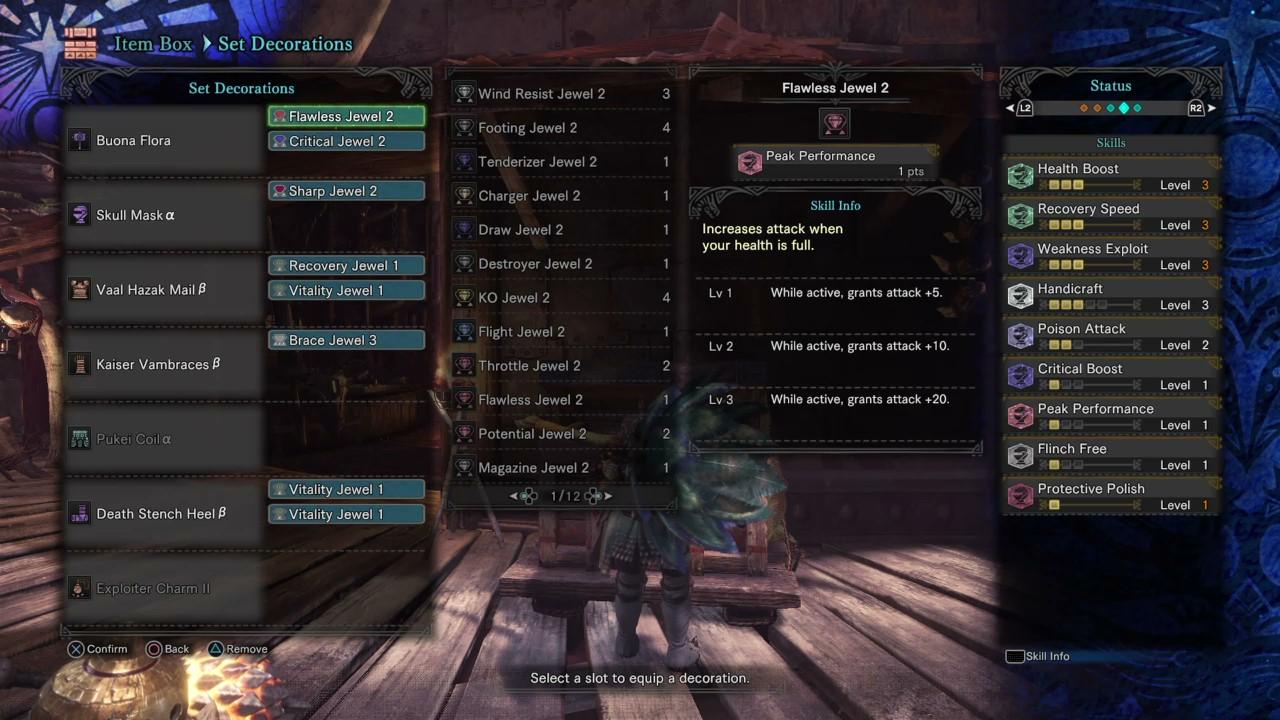The image size is (1280, 720).
Task: Click the Peak Performance skill icon
Action: click(750, 161)
